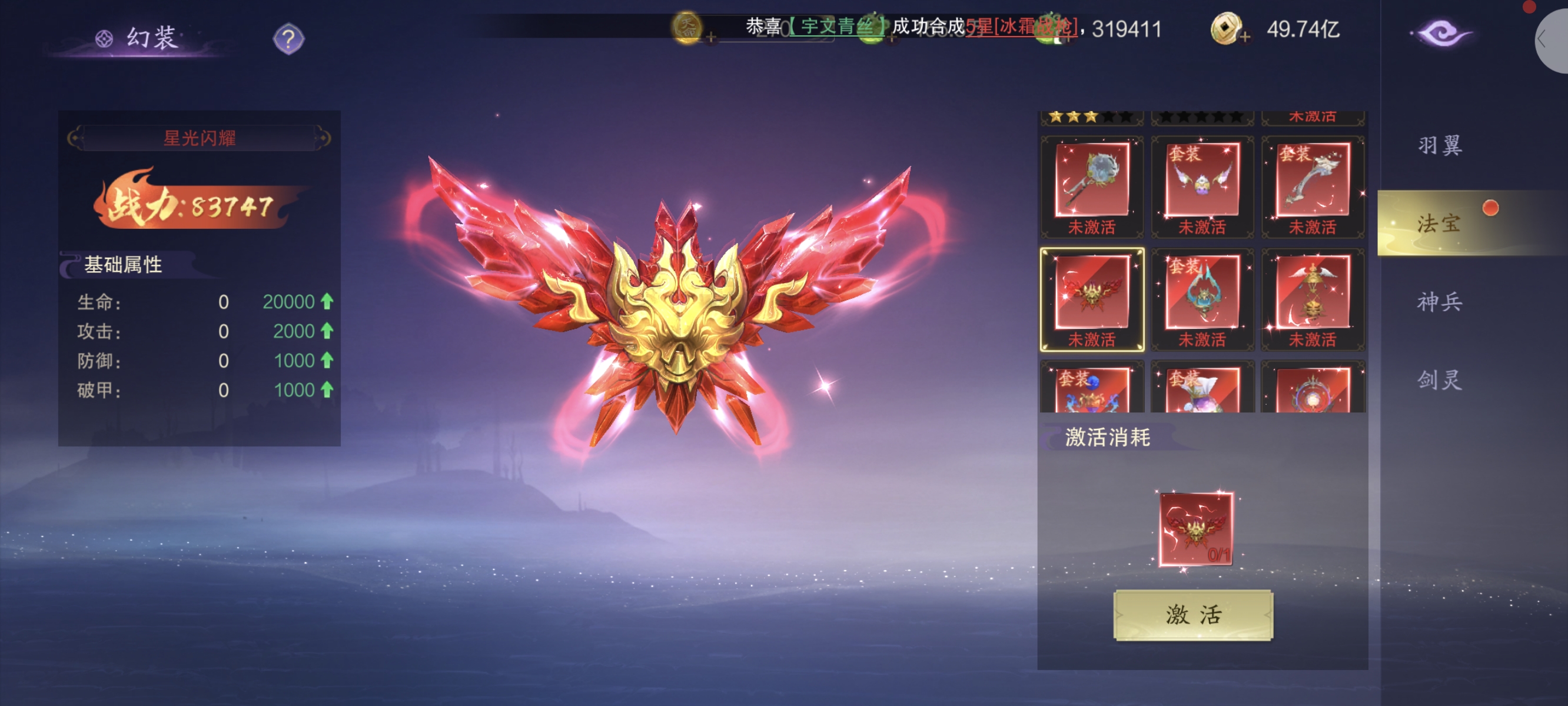
Task: Choose the glowing ring orb thumbnail
Action: coord(1313,389)
